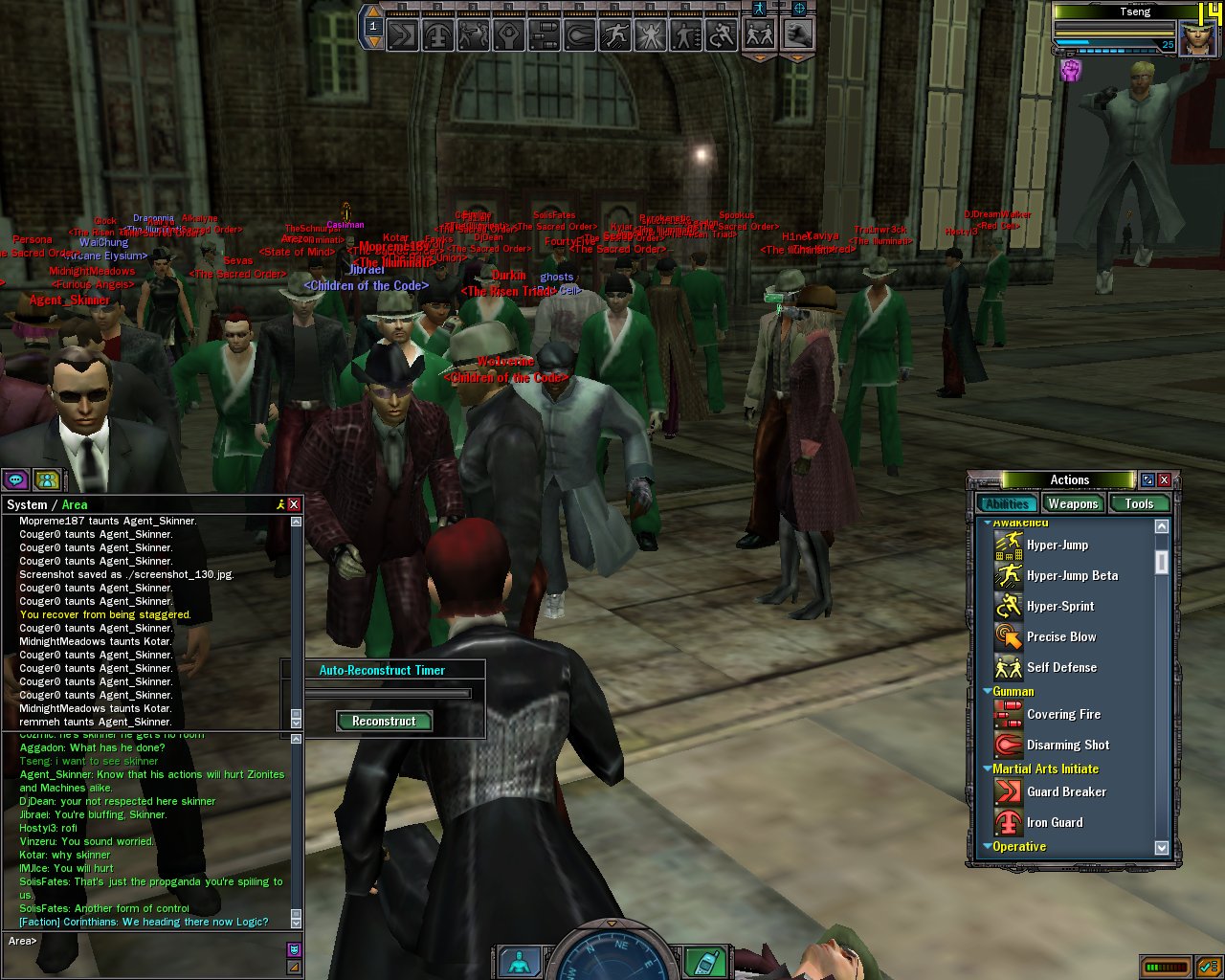This screenshot has height=980, width=1225.
Task: Switch to the Weapons tab
Action: click(1072, 504)
